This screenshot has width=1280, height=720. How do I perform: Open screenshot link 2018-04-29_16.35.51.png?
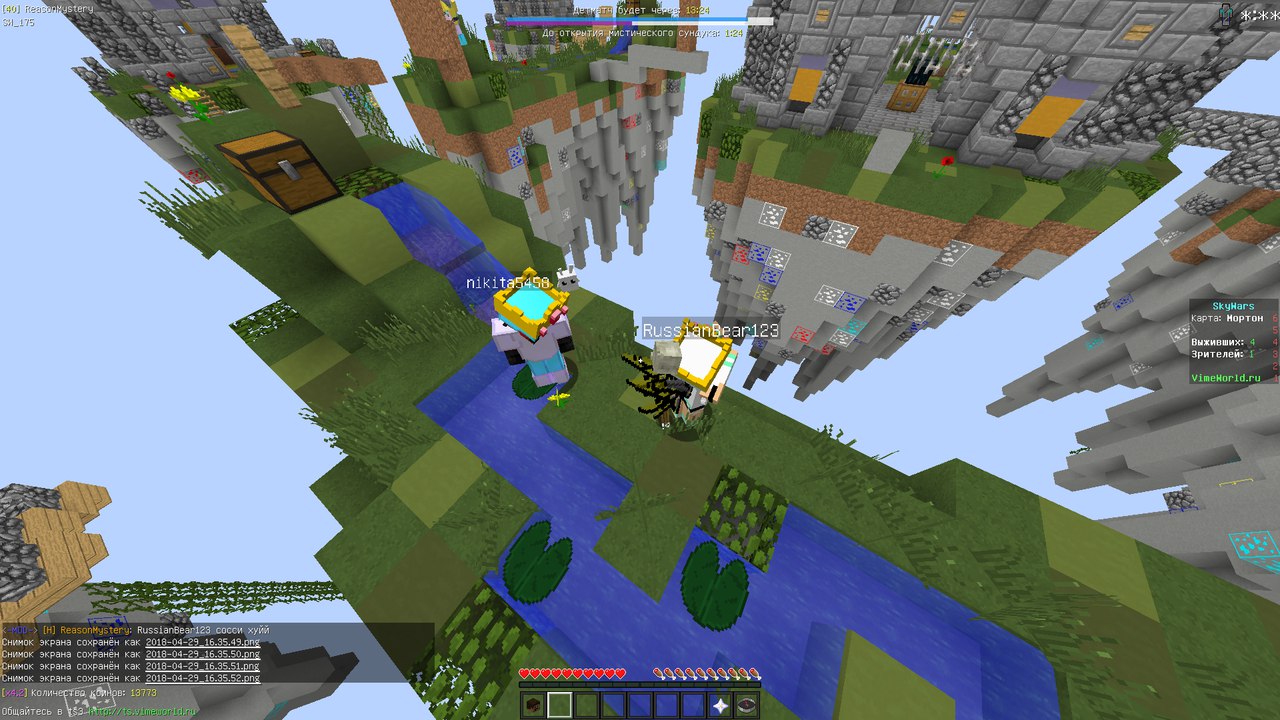pos(202,666)
